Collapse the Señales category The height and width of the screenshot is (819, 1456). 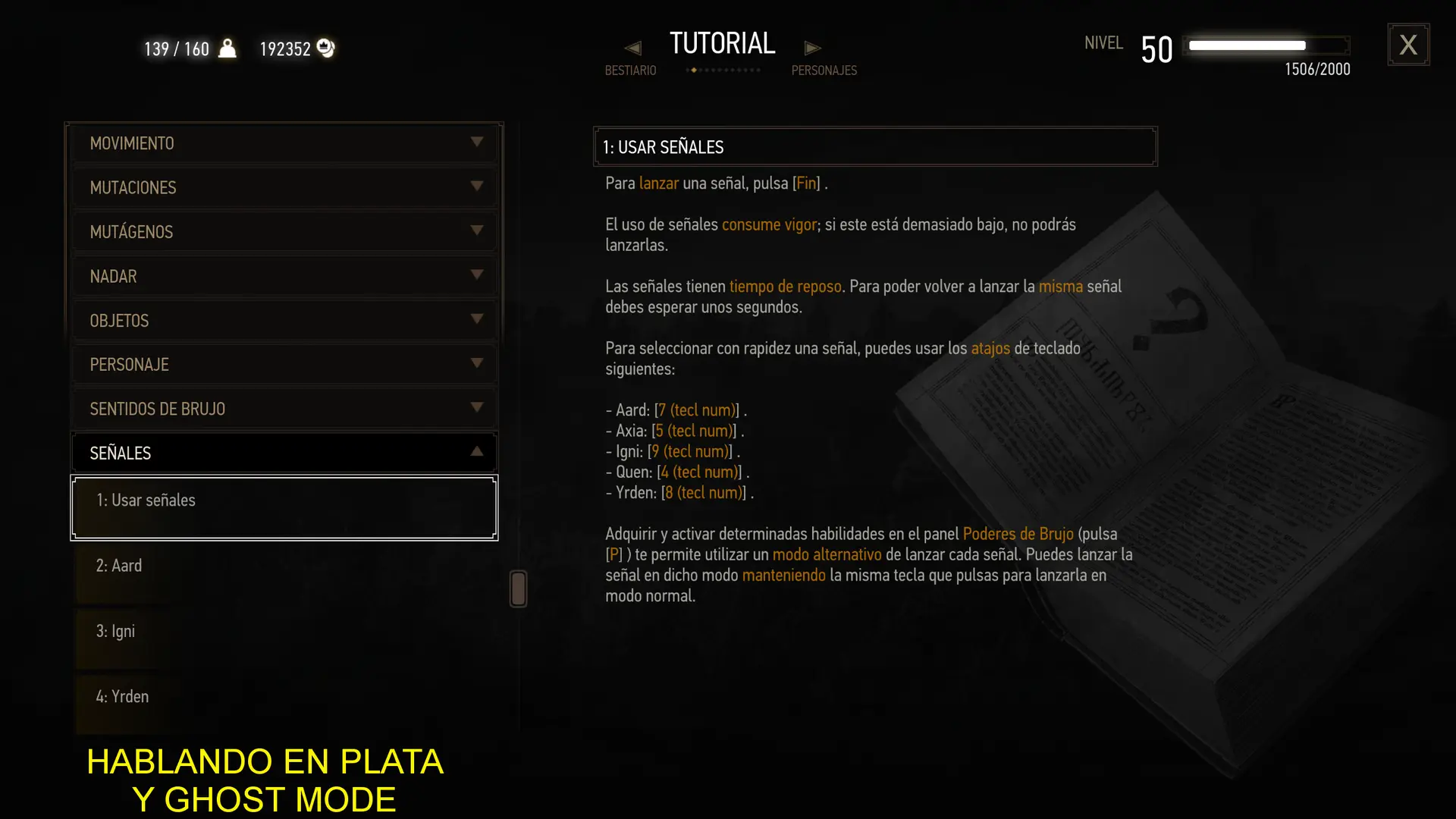284,453
